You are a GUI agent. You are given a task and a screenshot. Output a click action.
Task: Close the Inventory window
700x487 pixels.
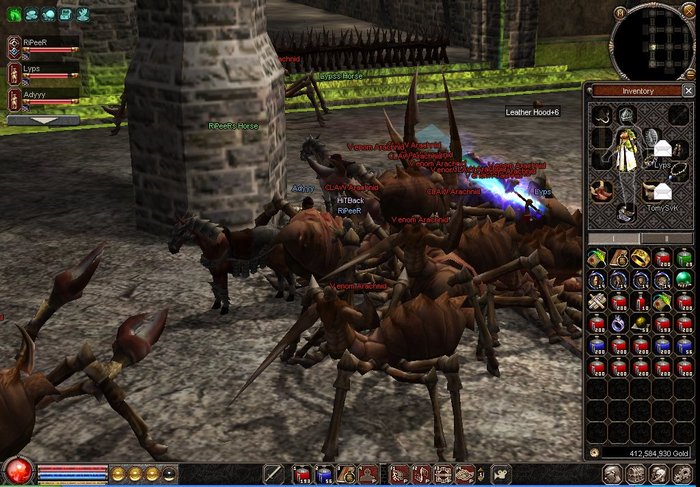point(687,90)
